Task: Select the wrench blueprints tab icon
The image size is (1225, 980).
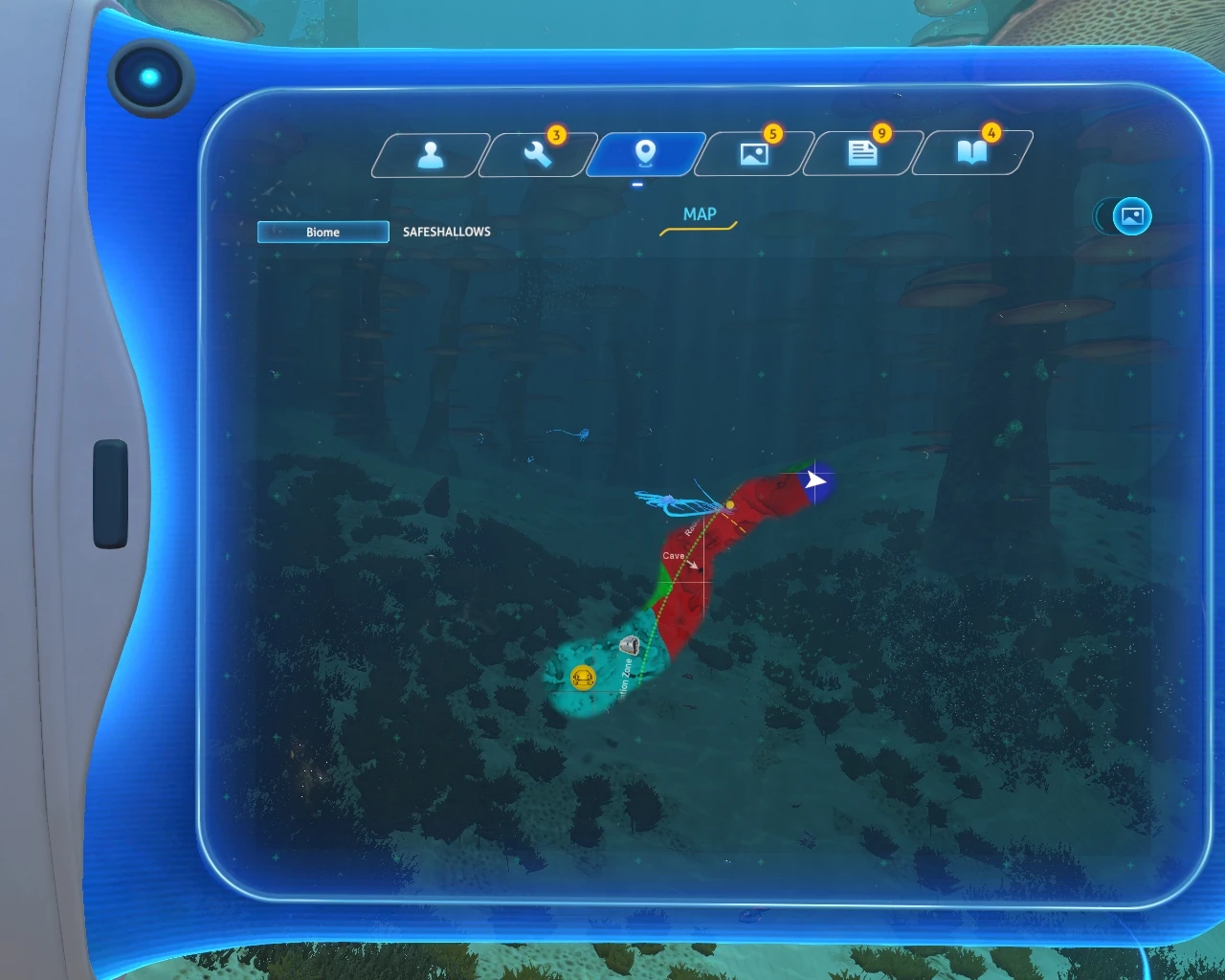Action: pyautogui.click(x=538, y=153)
